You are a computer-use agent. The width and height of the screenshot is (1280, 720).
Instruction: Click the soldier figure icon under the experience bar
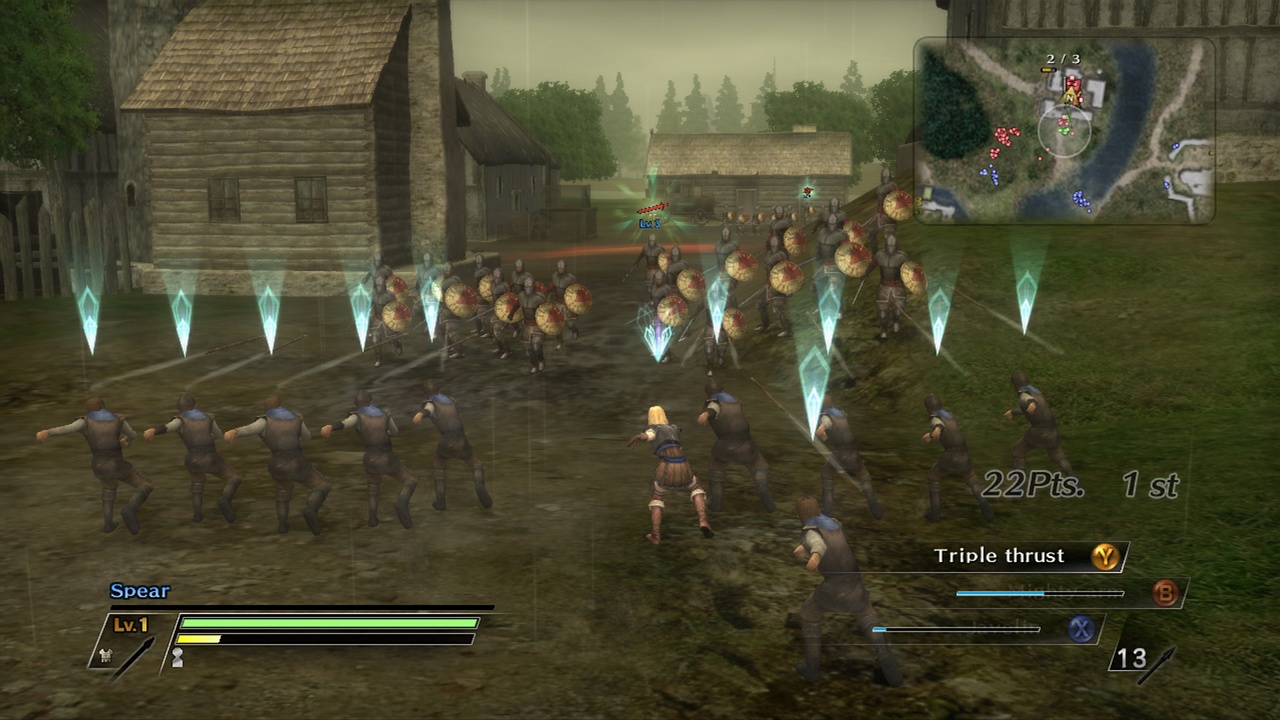[177, 656]
